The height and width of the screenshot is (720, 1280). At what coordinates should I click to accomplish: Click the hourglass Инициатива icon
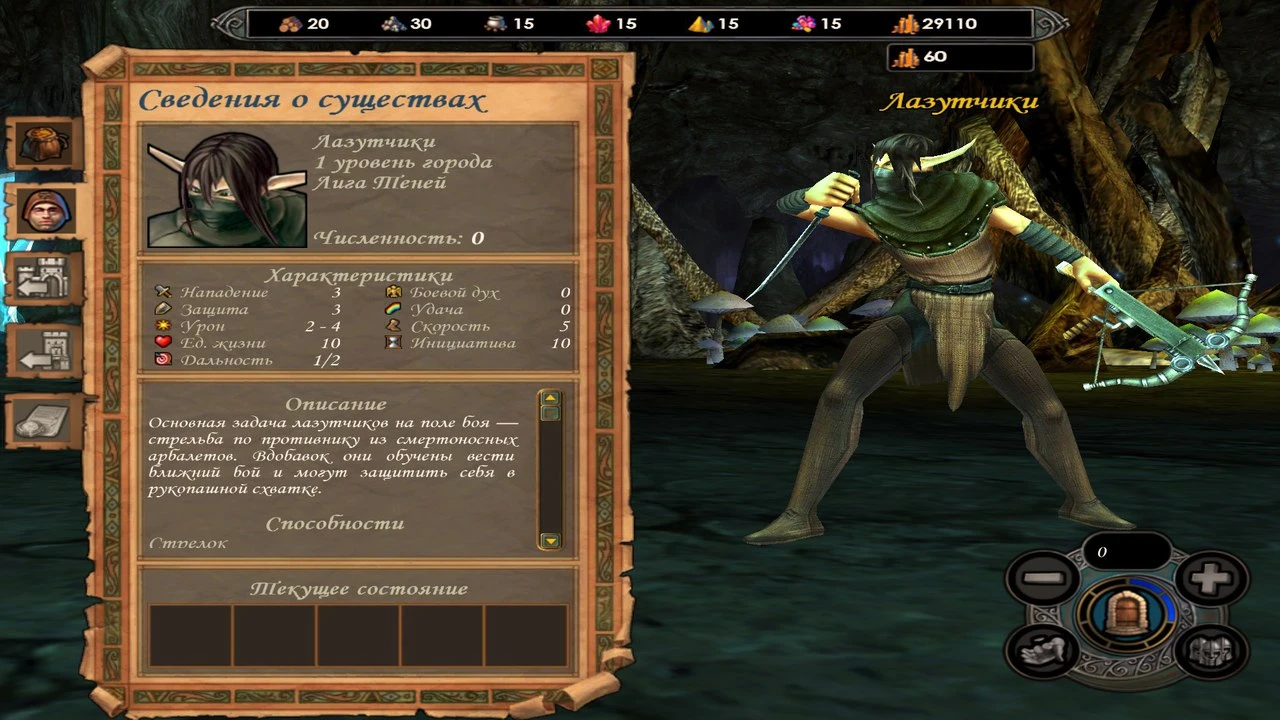pos(394,342)
